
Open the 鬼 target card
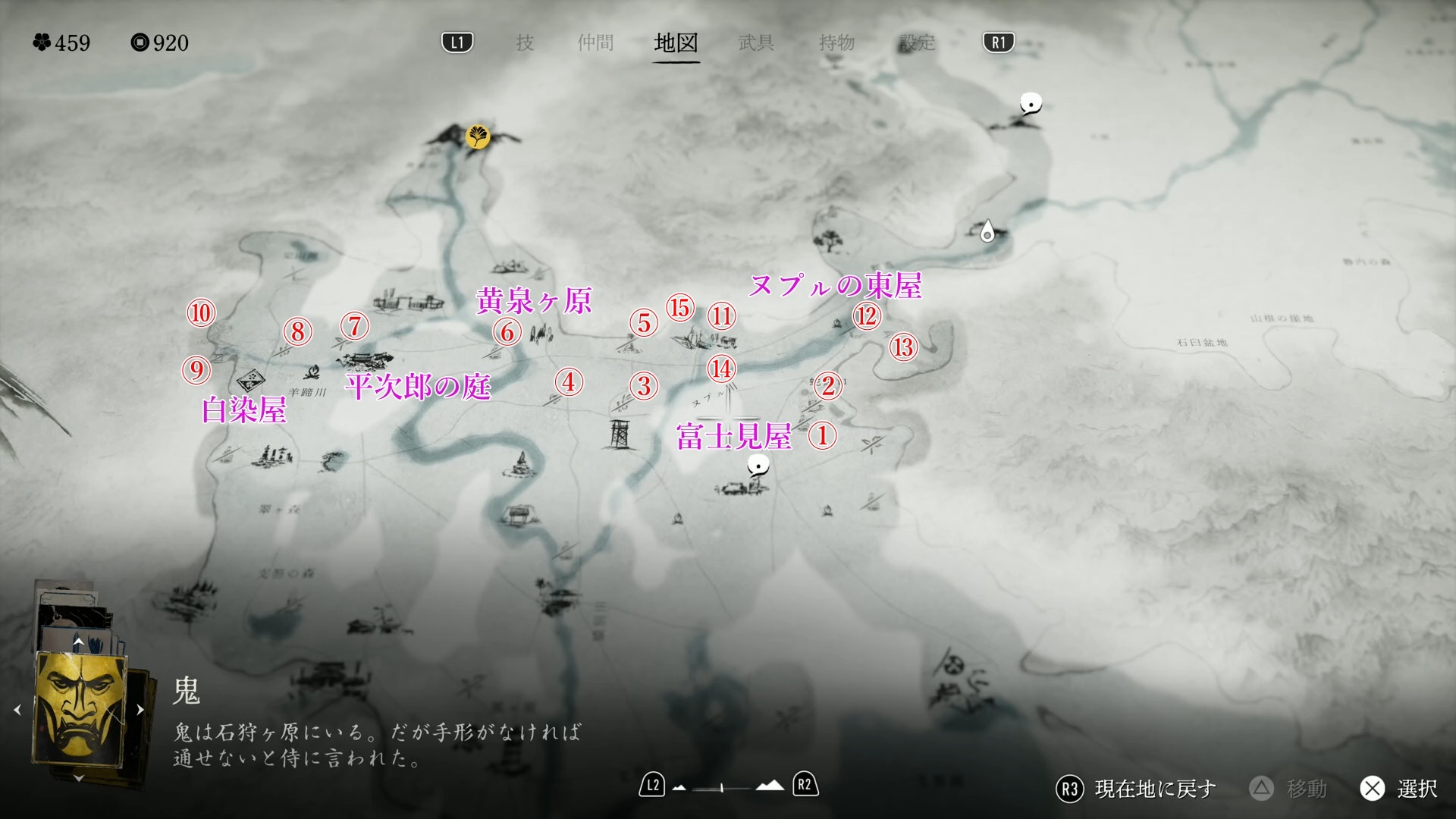(x=79, y=710)
